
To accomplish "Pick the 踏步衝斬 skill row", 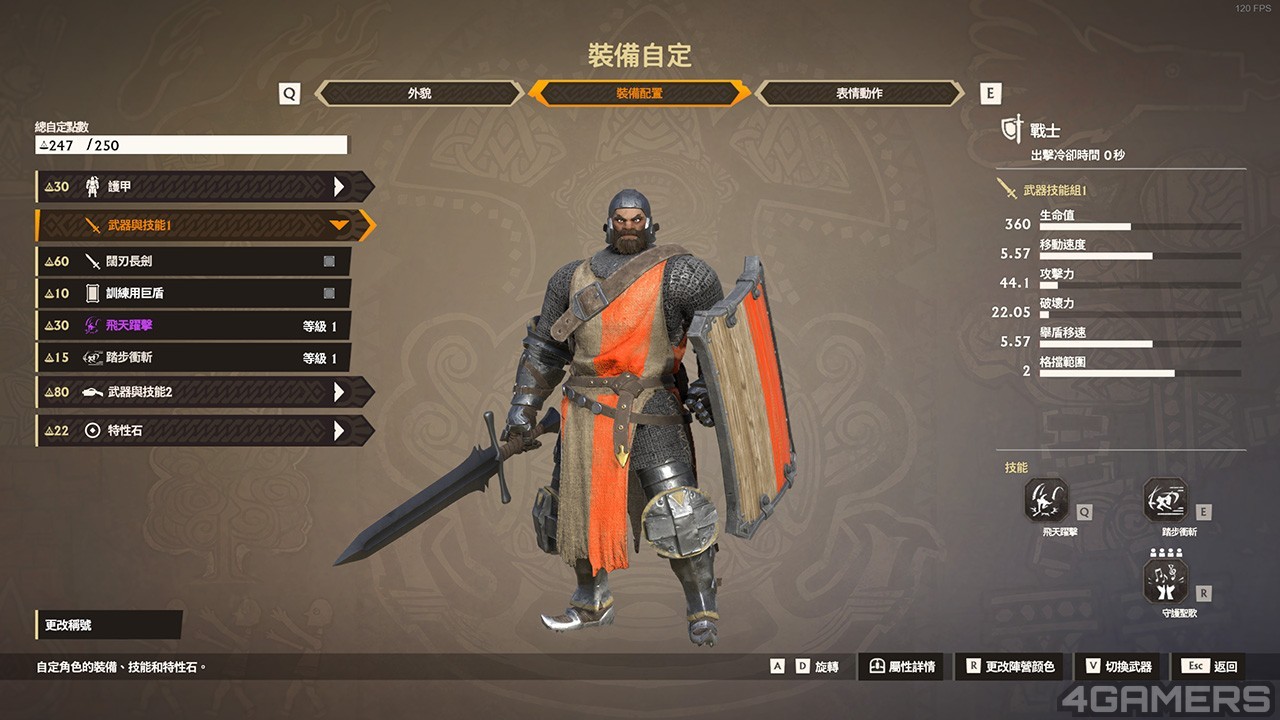I will 193,358.
